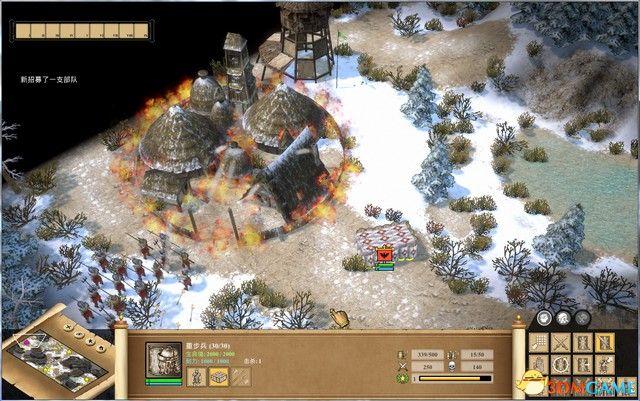
Task: Choose the diagonal-striped icon in the unit panel
Action: point(243,377)
